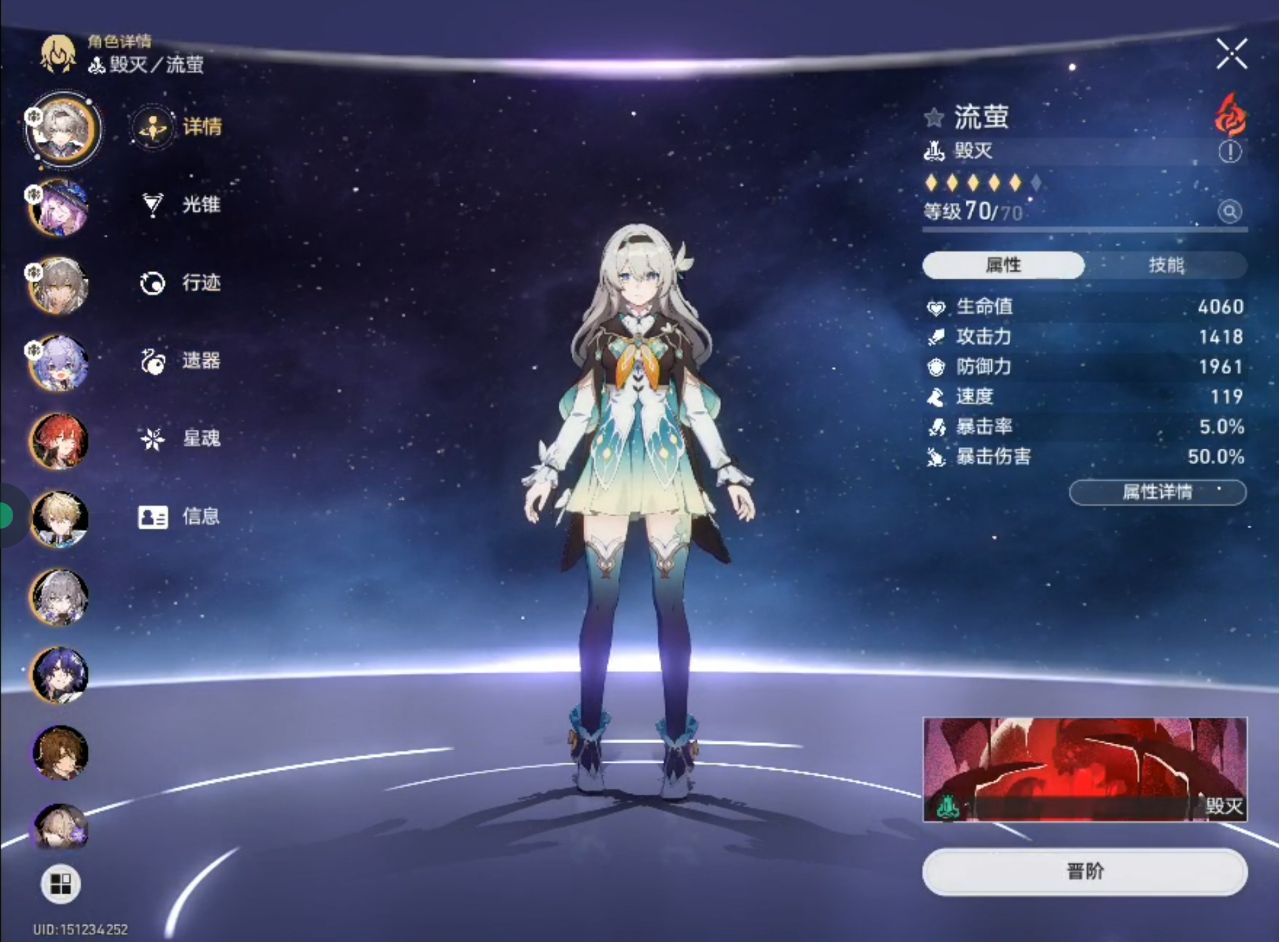Show 属性详情 attribute details
Image resolution: width=1279 pixels, height=942 pixels.
coord(1157,492)
